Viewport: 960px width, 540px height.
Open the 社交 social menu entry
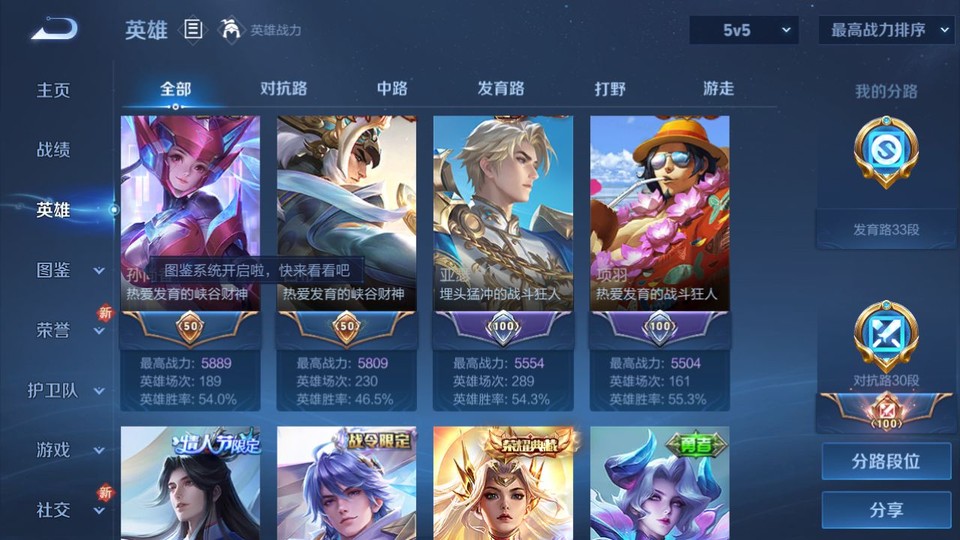(68, 510)
